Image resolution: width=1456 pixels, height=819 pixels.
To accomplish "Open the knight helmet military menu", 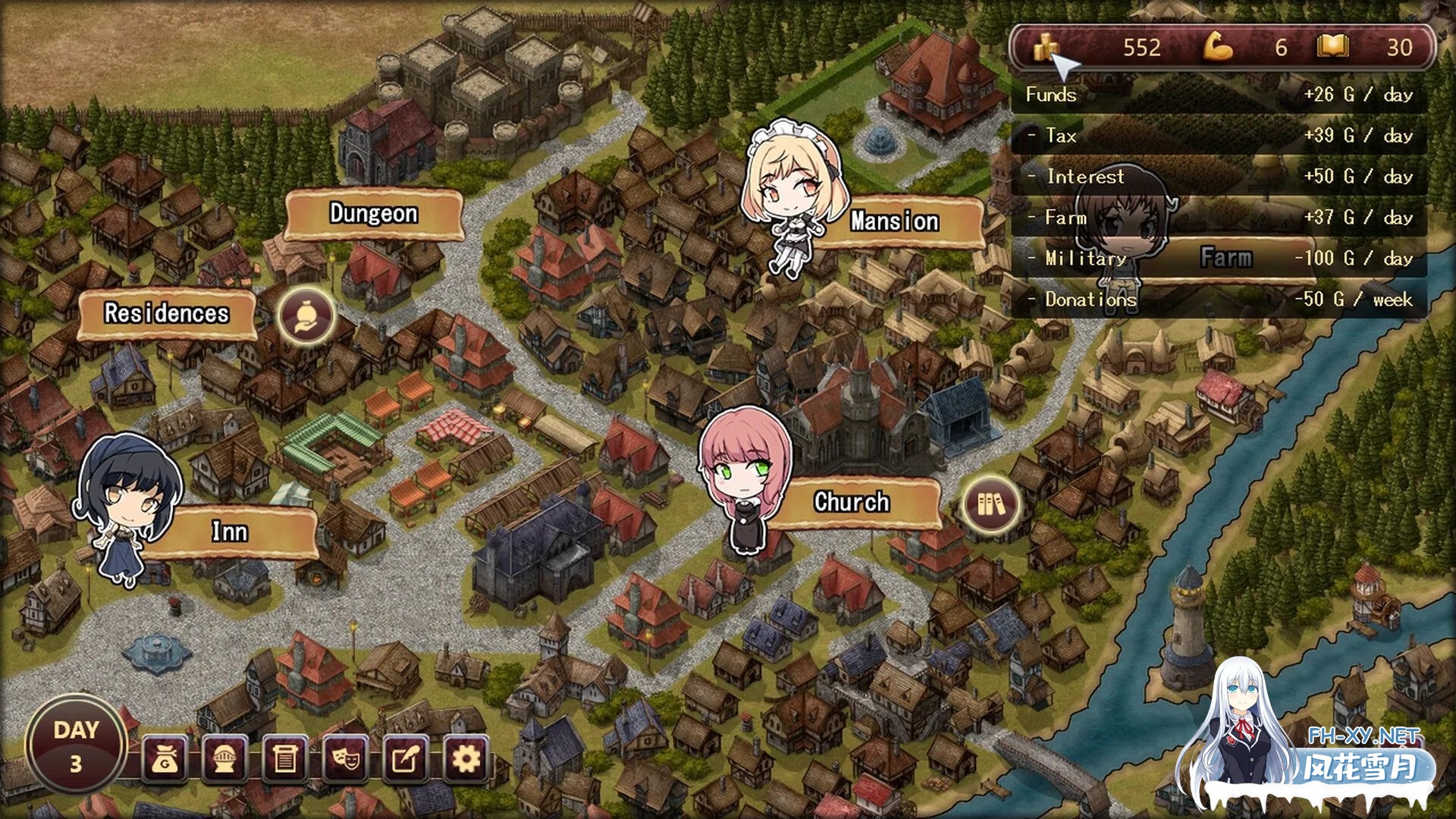I will pyautogui.click(x=224, y=758).
